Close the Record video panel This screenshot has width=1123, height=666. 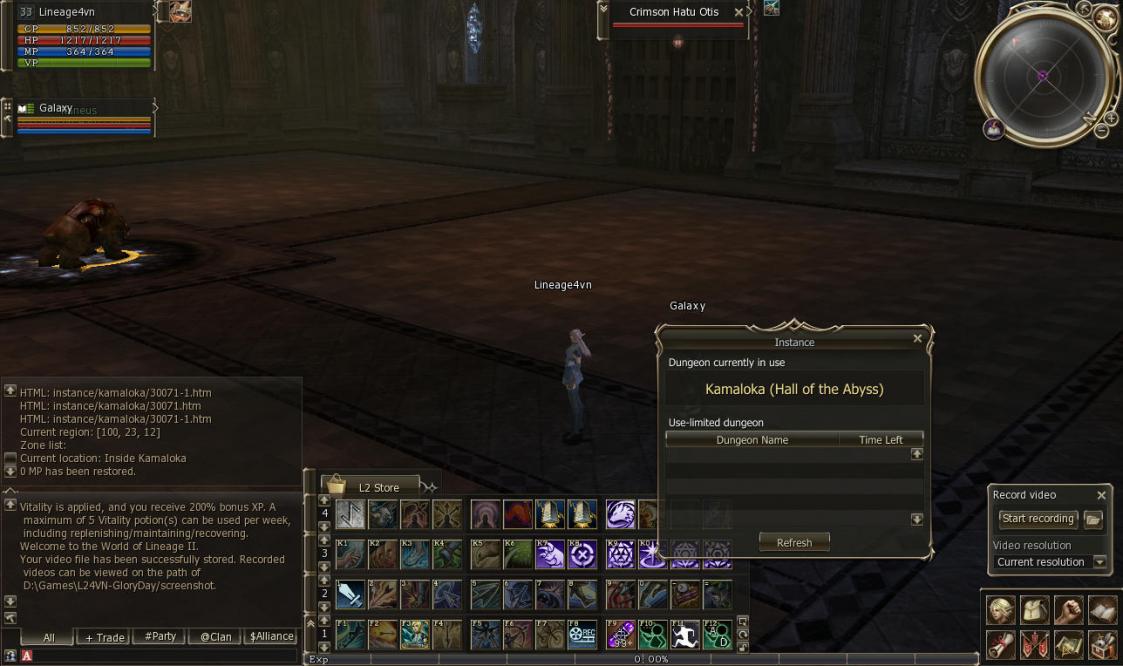pyautogui.click(x=1101, y=495)
